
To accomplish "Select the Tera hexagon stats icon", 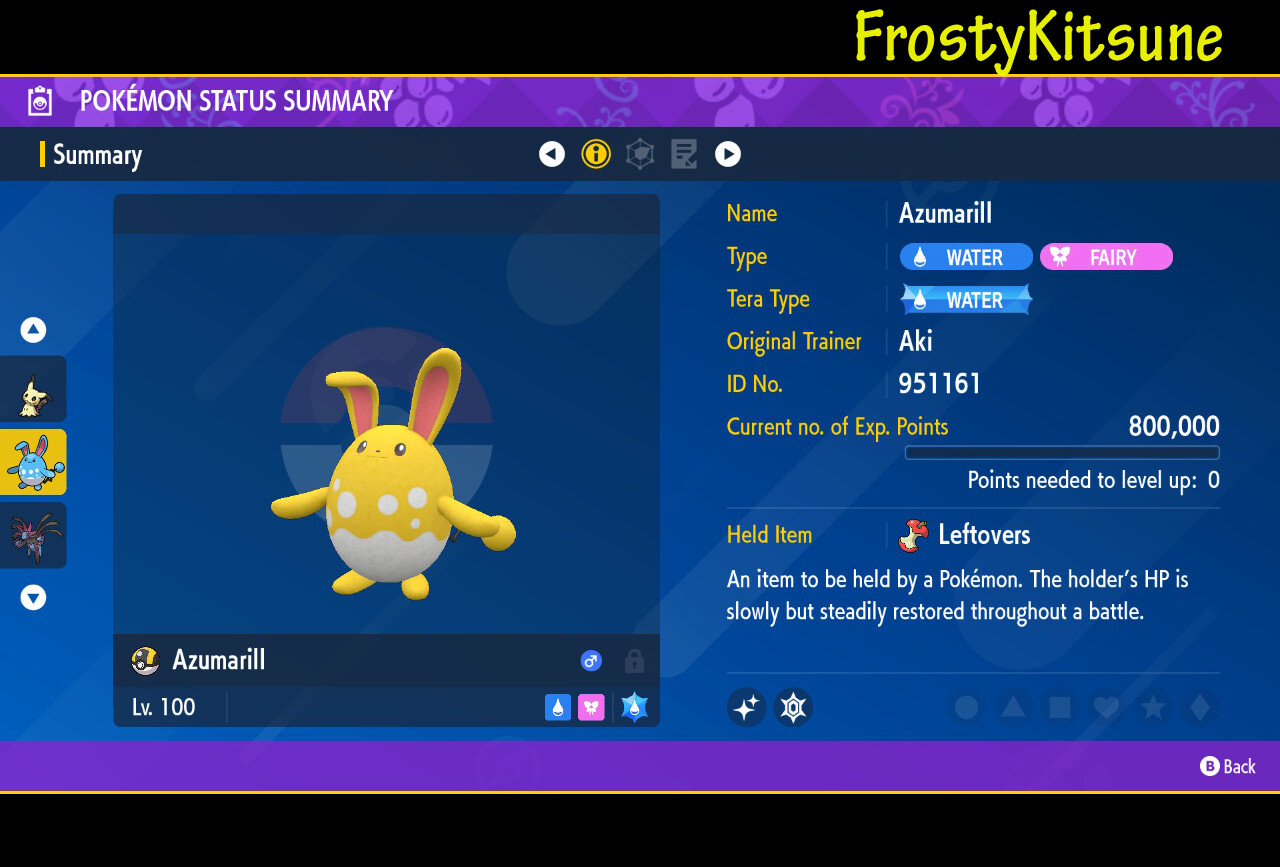I will [x=640, y=154].
